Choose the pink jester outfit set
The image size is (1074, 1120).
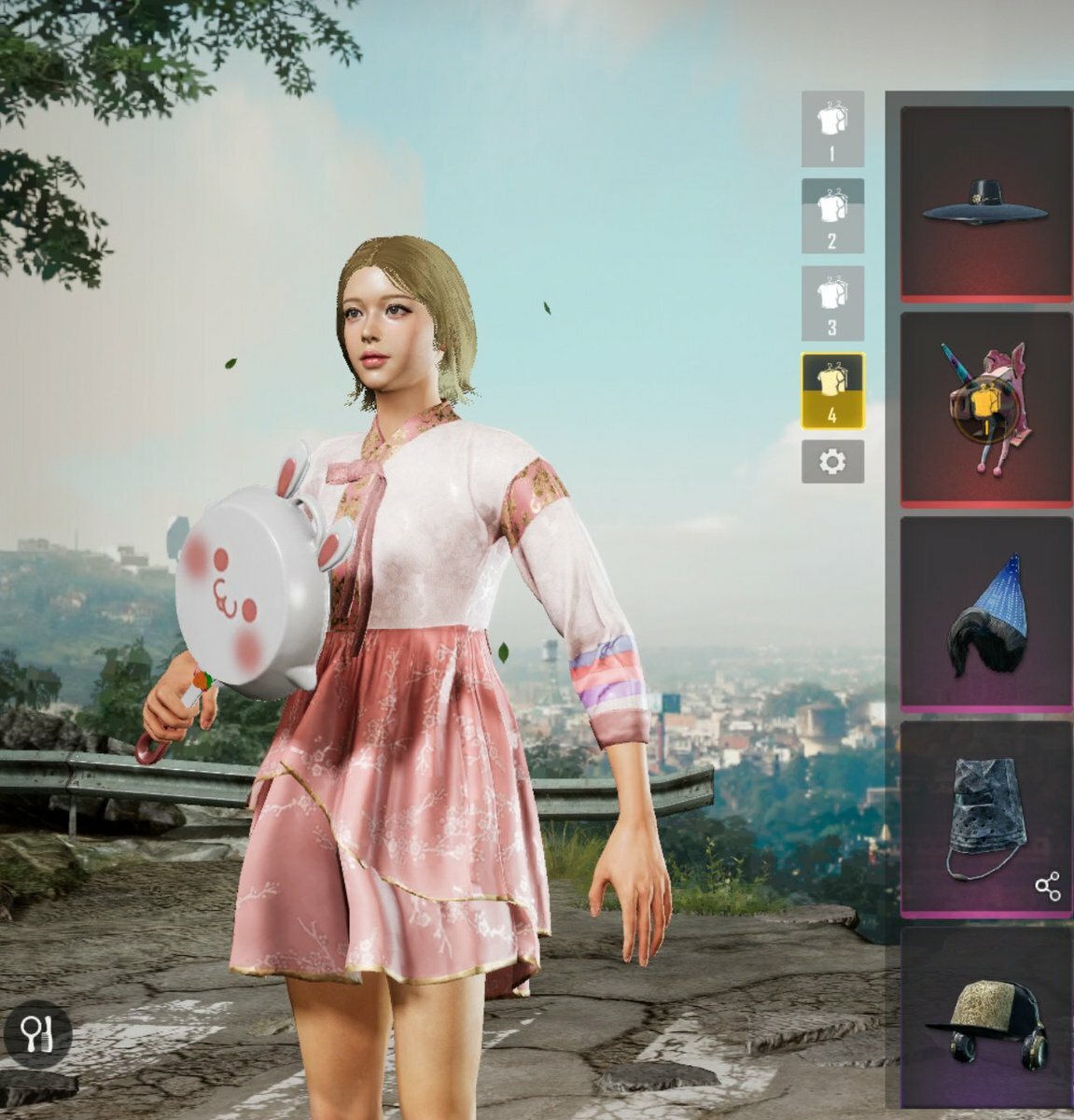coord(985,409)
